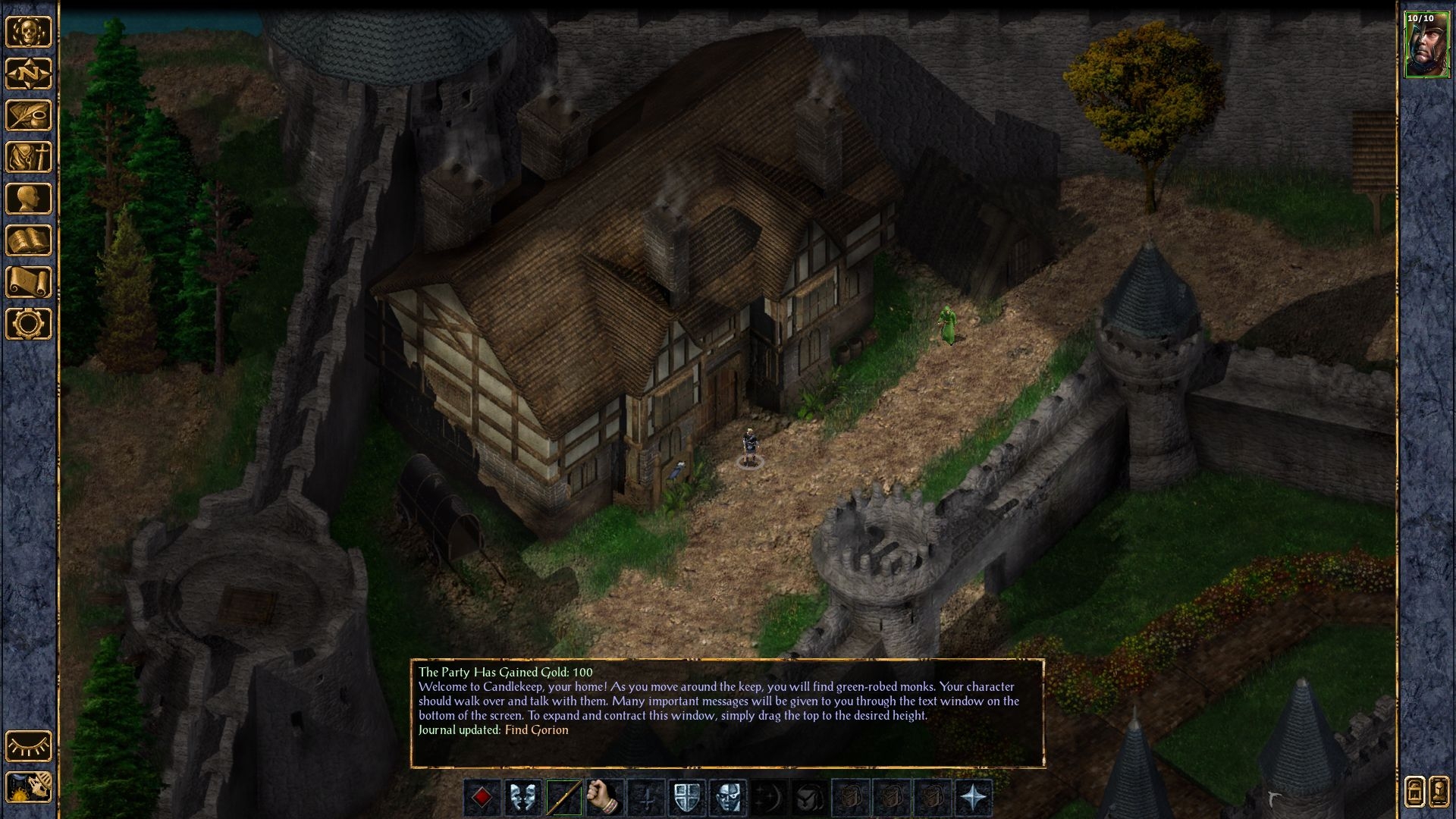The width and height of the screenshot is (1456, 819).
Task: Open the inventory screen
Action: tap(29, 157)
